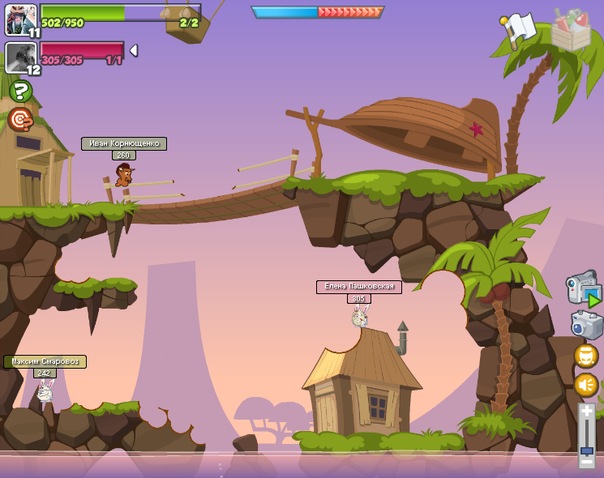Open the green question mark help button
604x478 pixels.
(20, 91)
